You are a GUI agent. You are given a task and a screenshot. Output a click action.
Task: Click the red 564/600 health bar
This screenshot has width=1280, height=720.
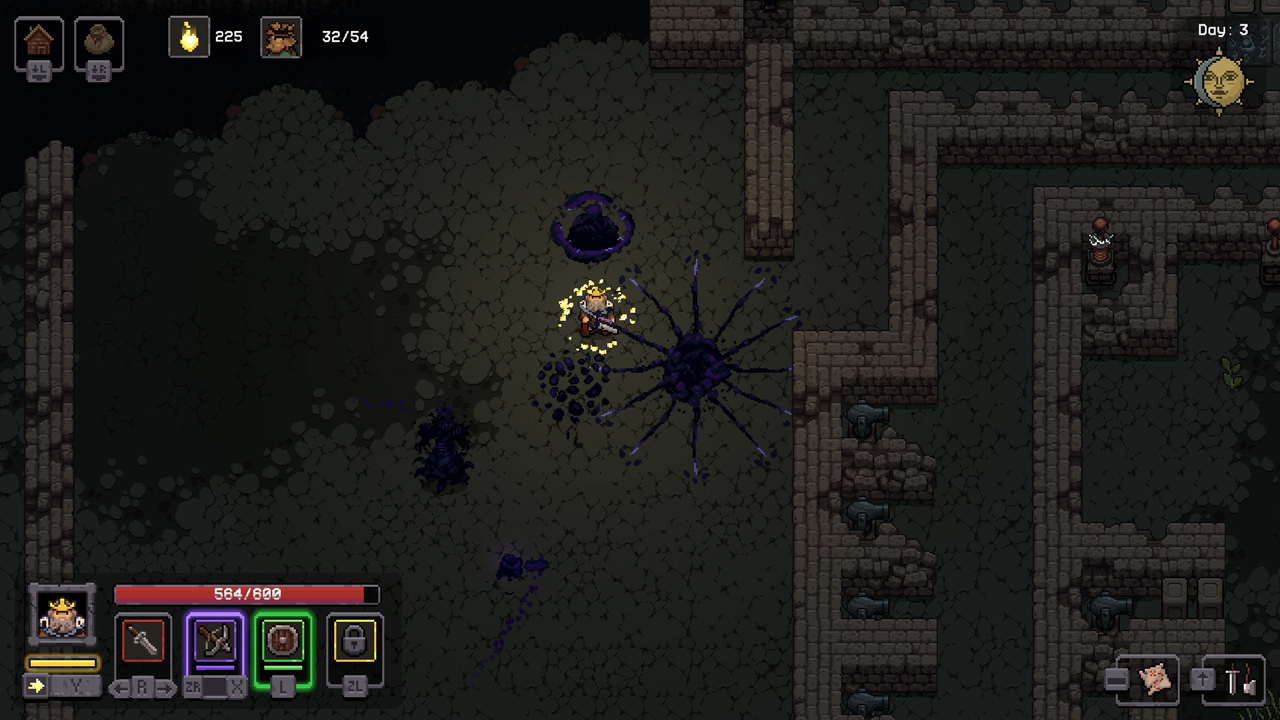click(x=246, y=594)
